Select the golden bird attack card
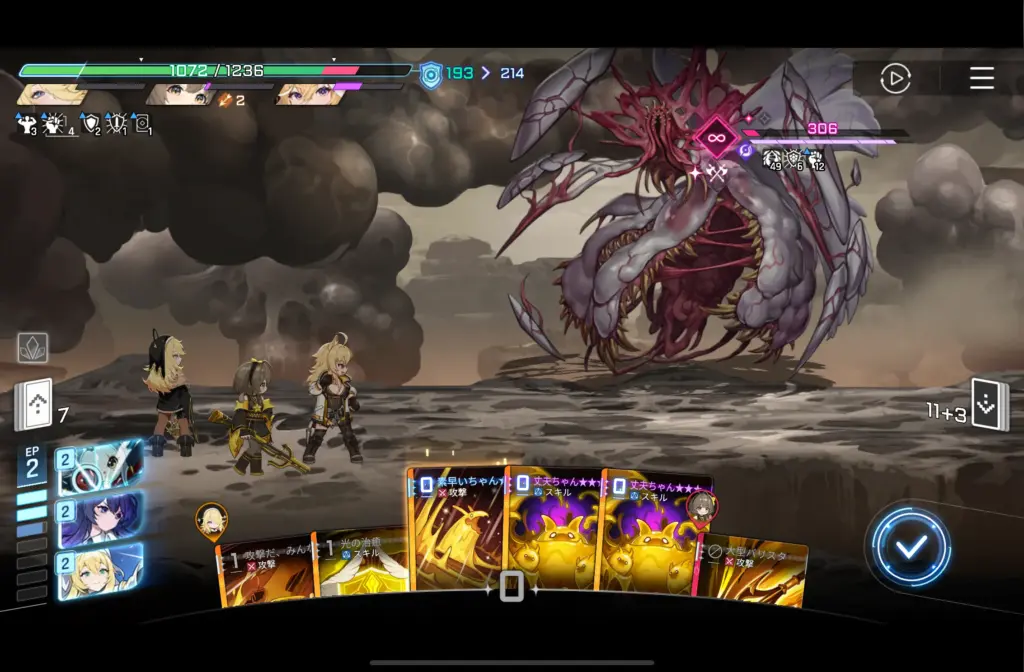 456,530
